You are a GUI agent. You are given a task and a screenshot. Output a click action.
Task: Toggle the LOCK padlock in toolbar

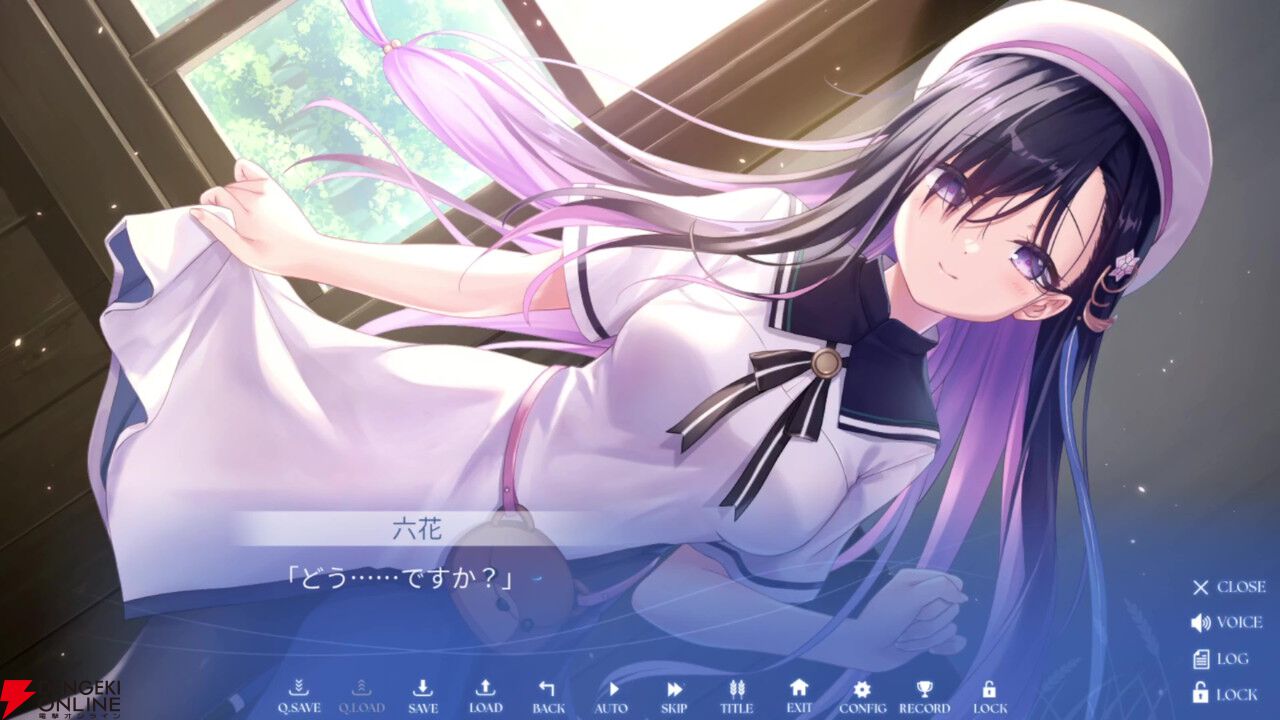tap(988, 690)
